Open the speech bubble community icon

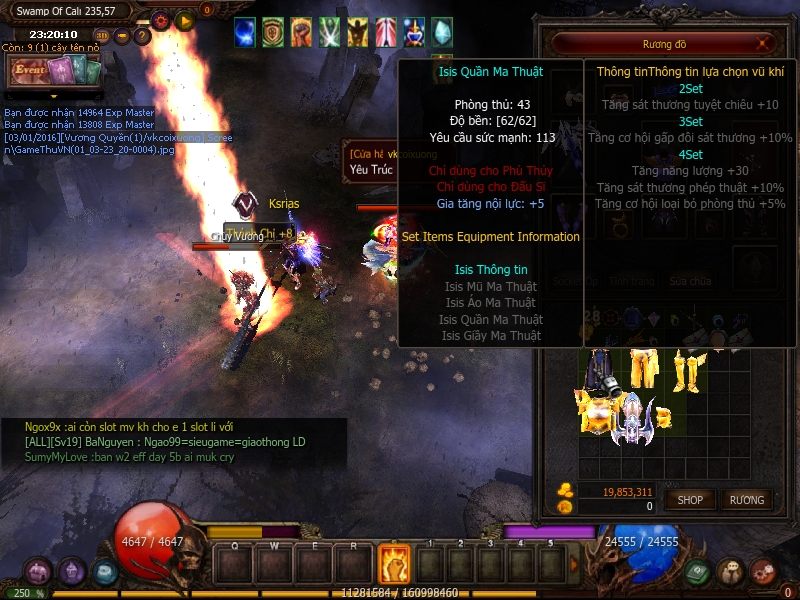pyautogui.click(x=731, y=572)
